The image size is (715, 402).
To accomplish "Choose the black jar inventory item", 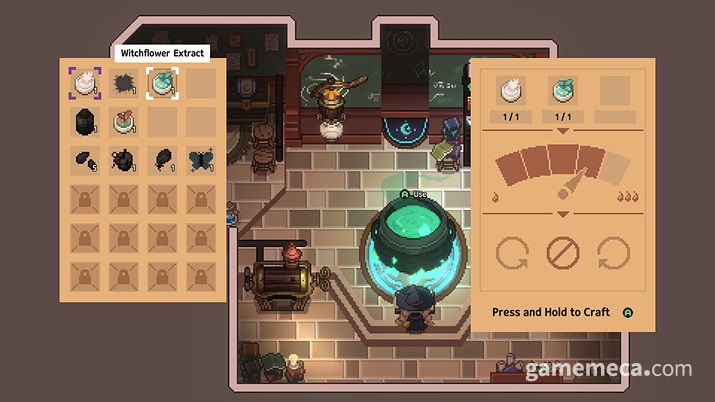I will (x=85, y=123).
